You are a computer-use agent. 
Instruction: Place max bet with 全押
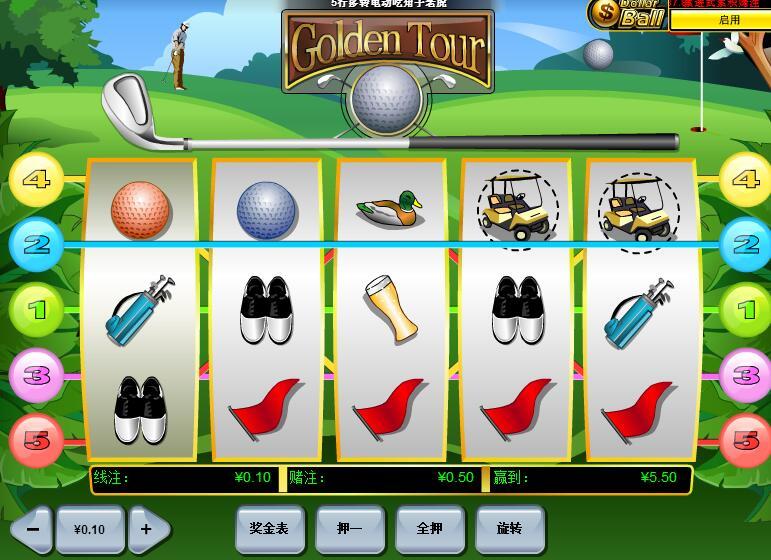[x=429, y=527]
